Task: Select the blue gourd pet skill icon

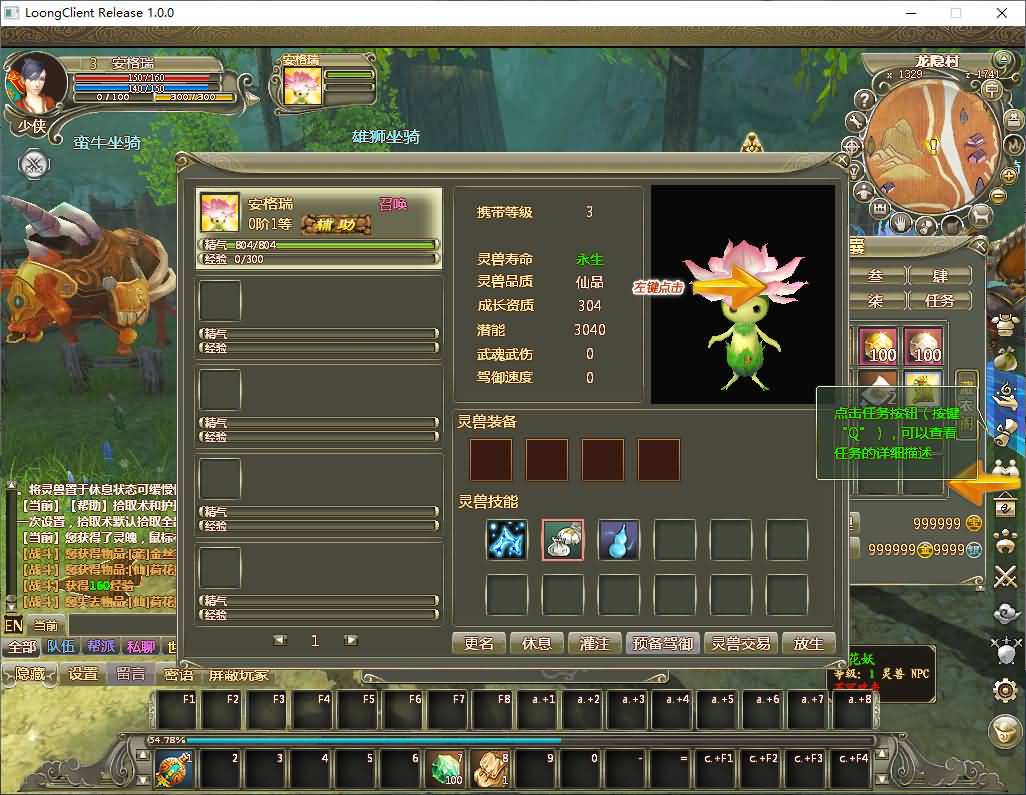Action: coord(619,540)
